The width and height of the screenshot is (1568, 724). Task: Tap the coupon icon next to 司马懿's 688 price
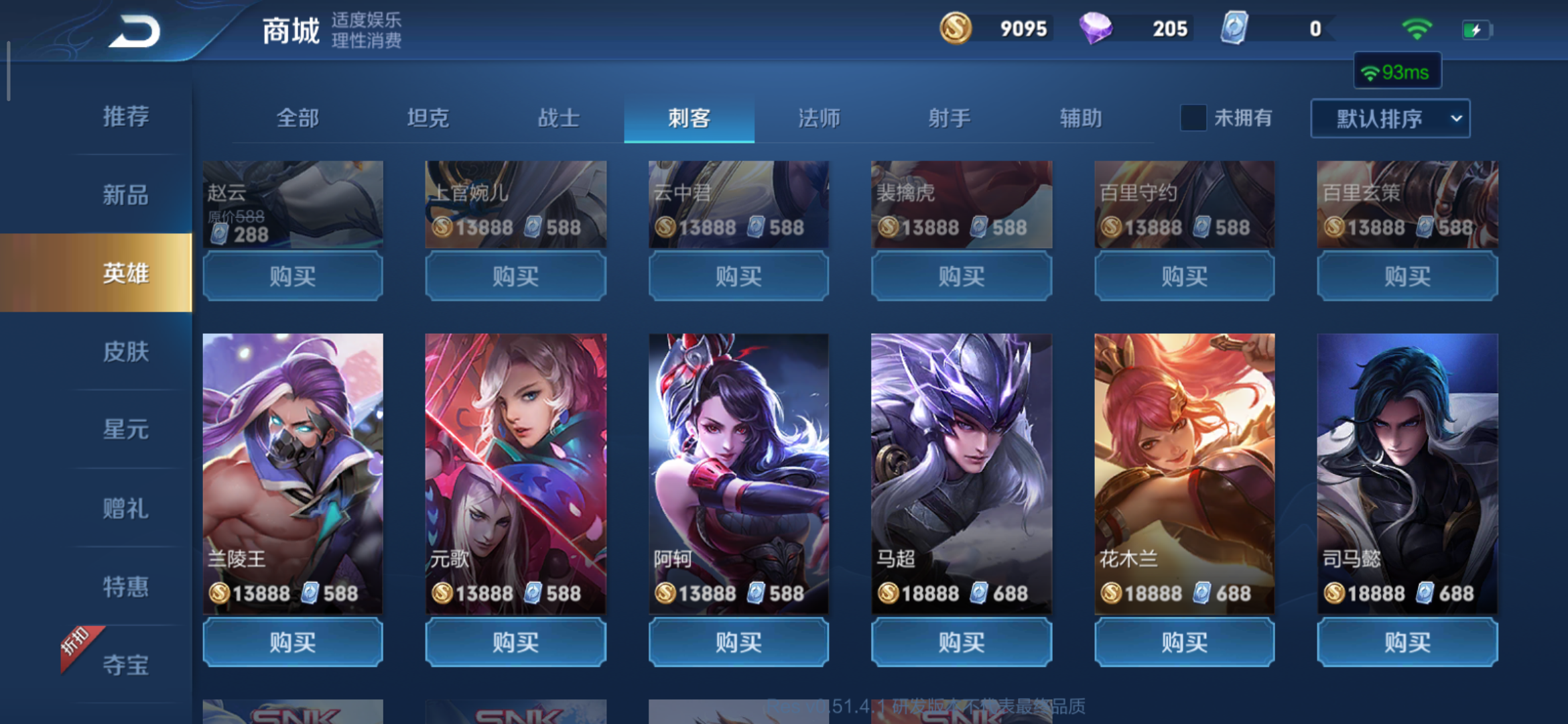pos(1426,593)
